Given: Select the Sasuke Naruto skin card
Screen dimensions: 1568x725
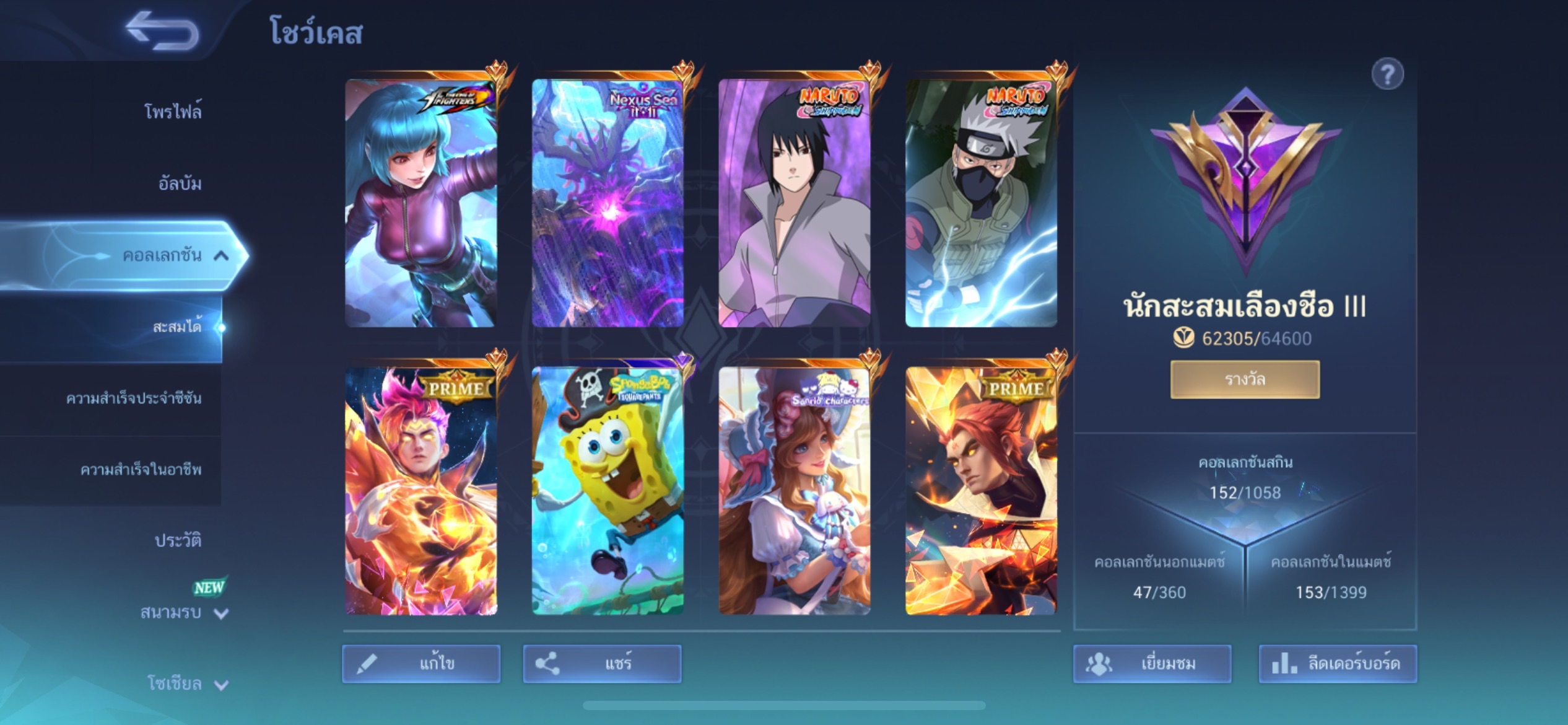Looking at the screenshot, I should (x=795, y=203).
